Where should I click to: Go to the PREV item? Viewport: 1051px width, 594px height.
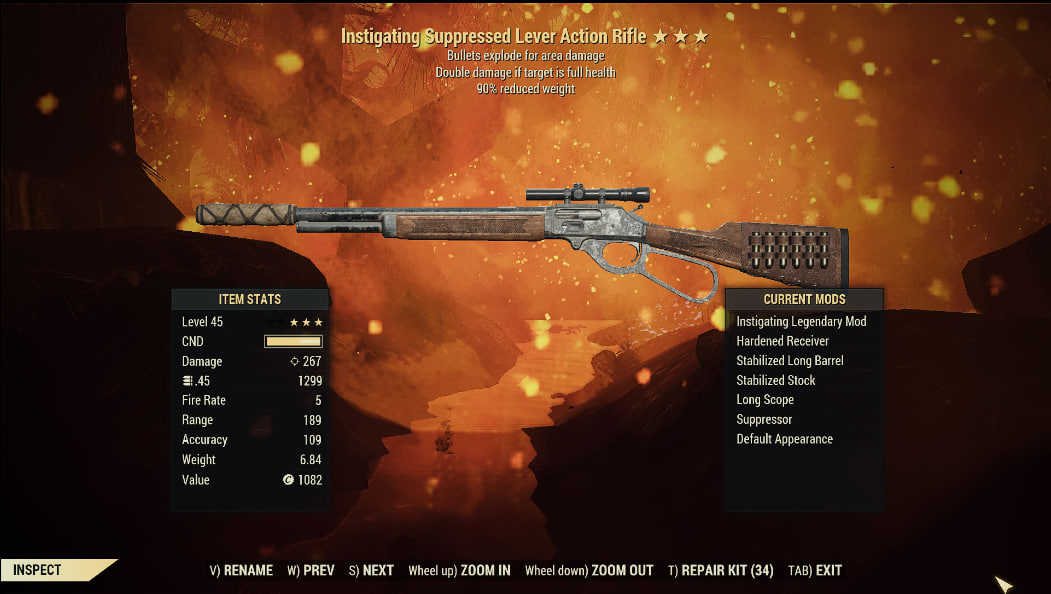coord(311,570)
